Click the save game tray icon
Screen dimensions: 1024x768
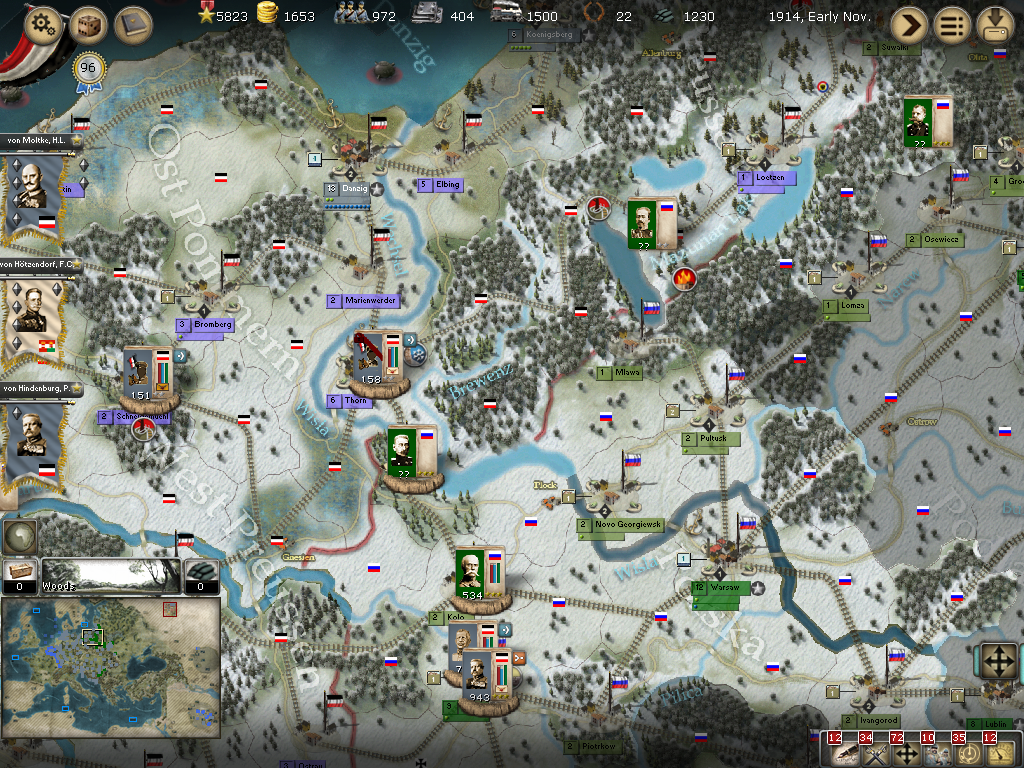995,24
